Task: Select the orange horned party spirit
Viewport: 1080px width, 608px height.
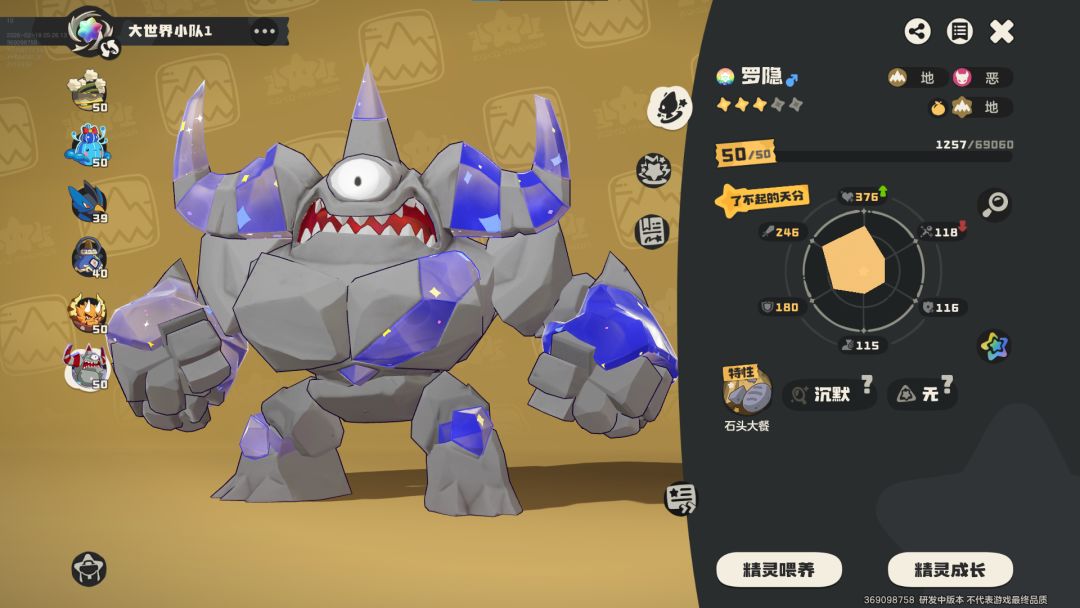Action: point(88,313)
